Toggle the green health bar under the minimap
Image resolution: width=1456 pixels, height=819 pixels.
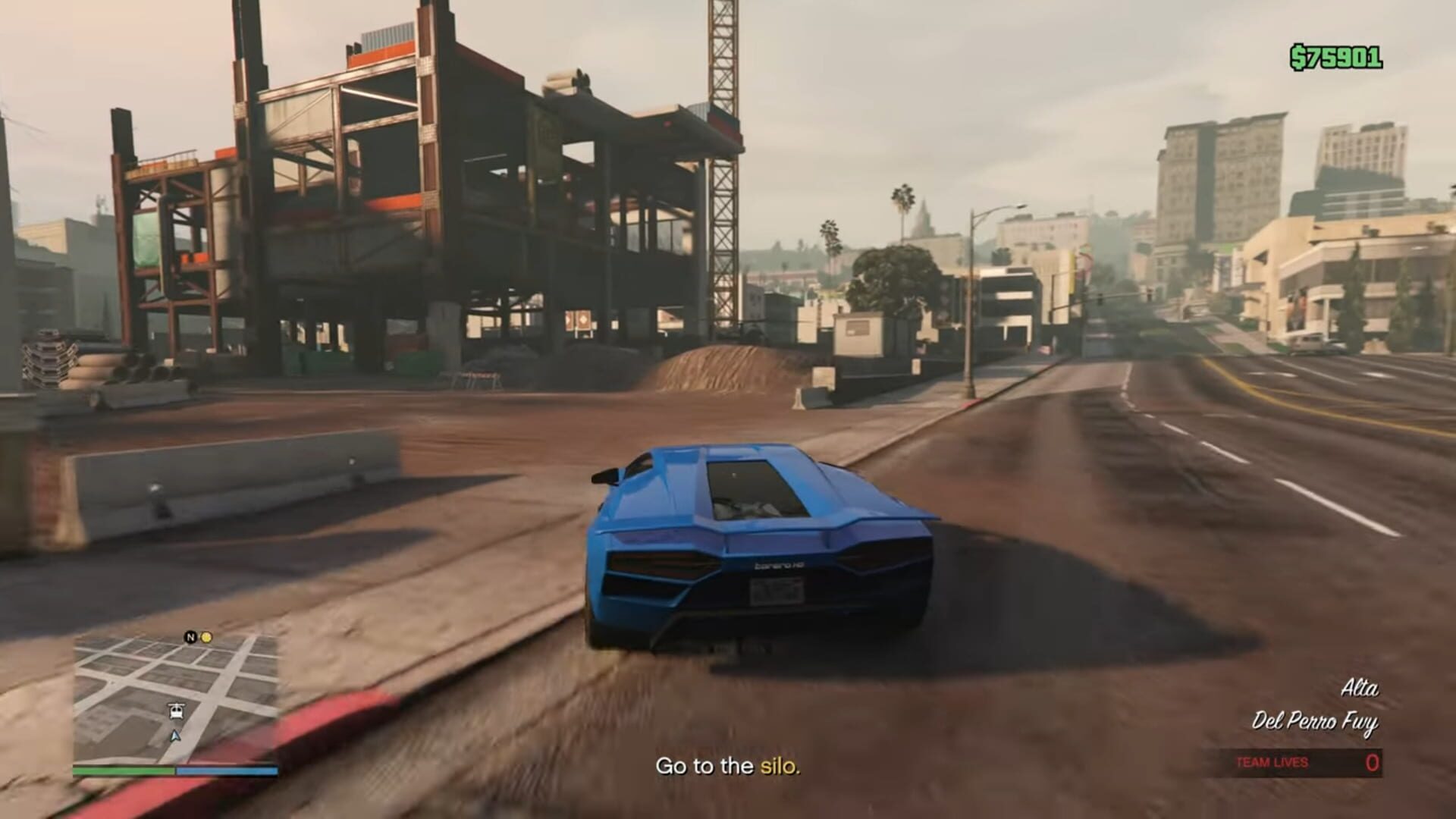click(122, 771)
